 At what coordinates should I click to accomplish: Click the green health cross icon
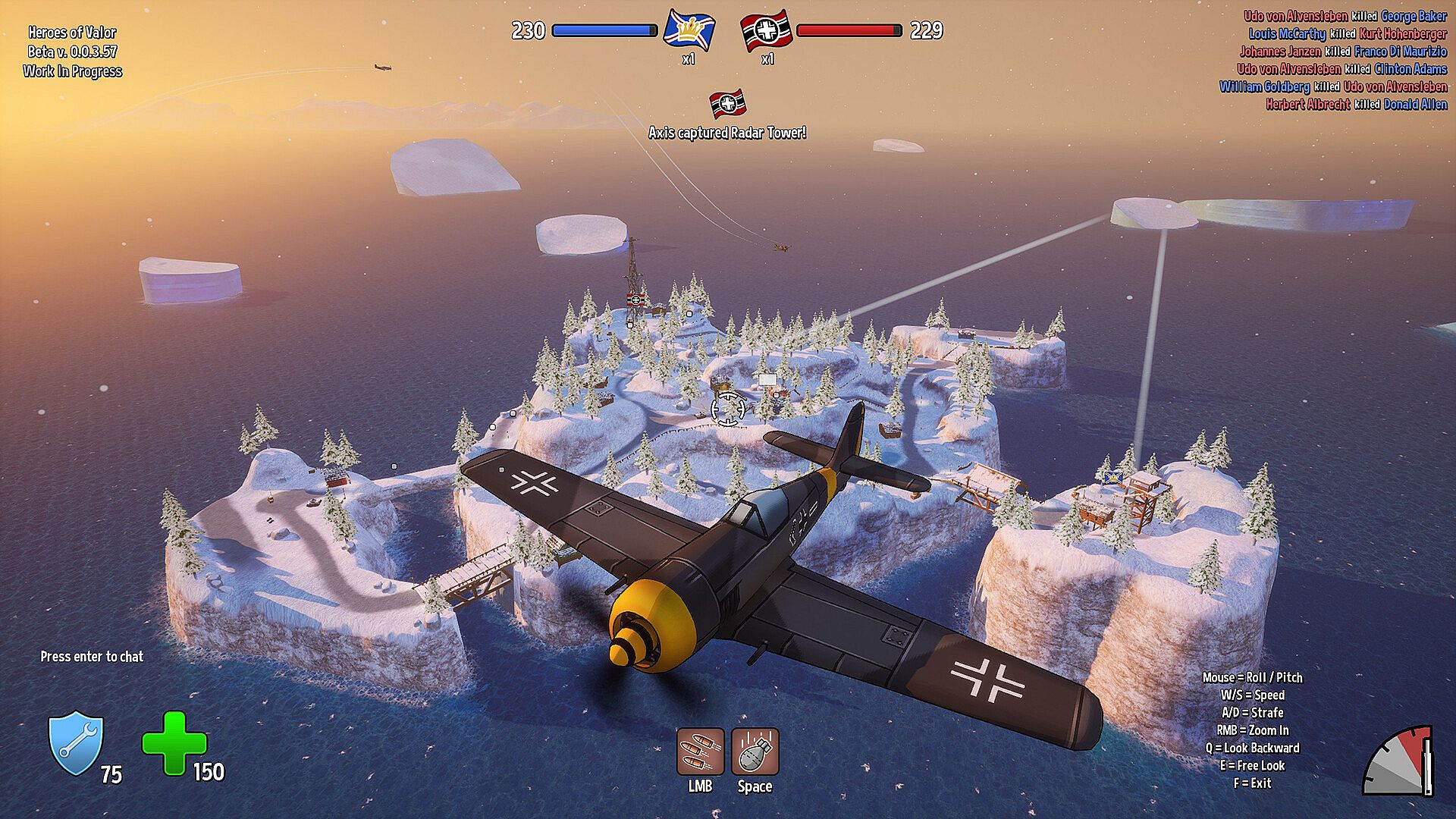tap(174, 743)
